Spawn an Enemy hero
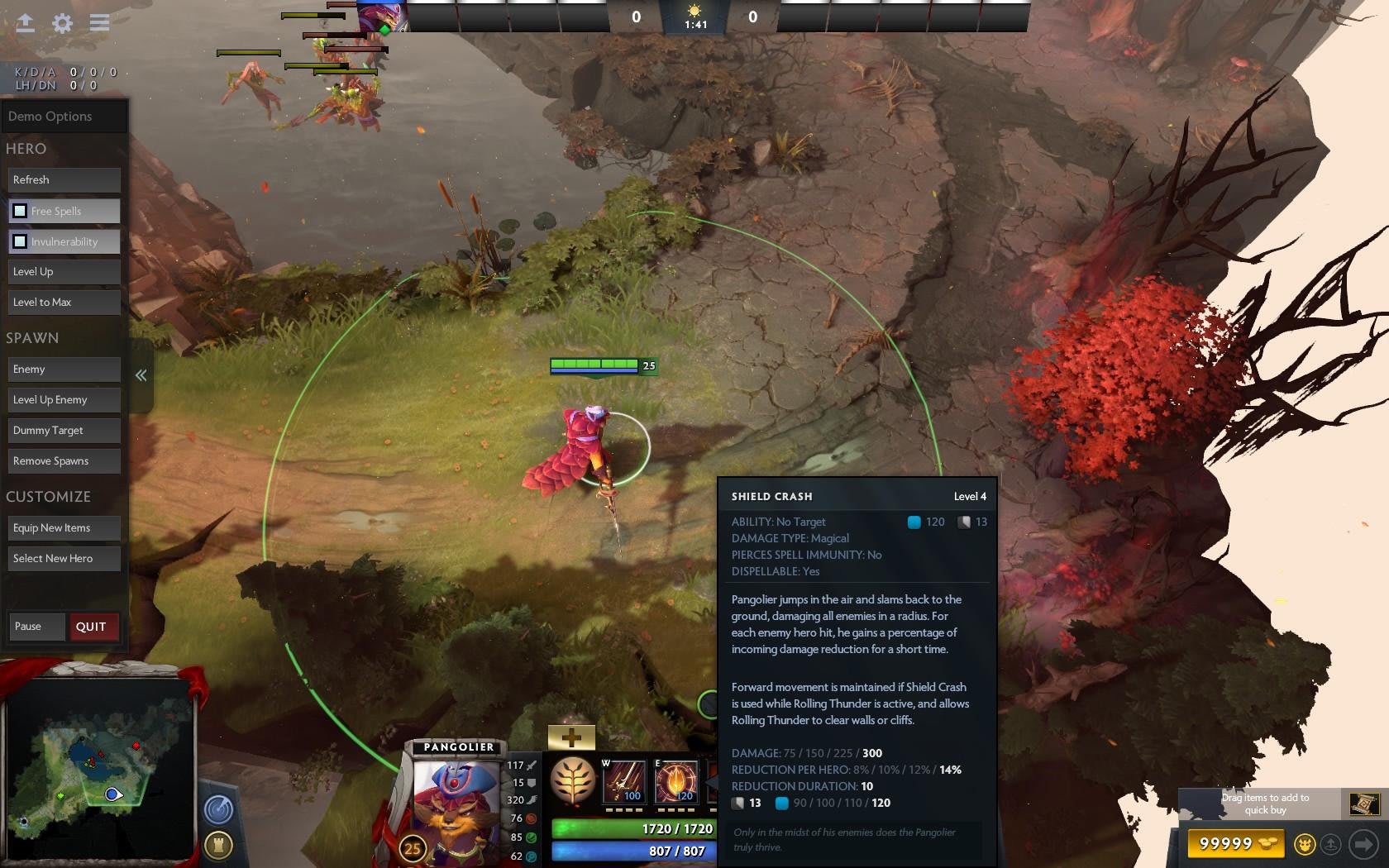The width and height of the screenshot is (1389, 868). [x=64, y=370]
